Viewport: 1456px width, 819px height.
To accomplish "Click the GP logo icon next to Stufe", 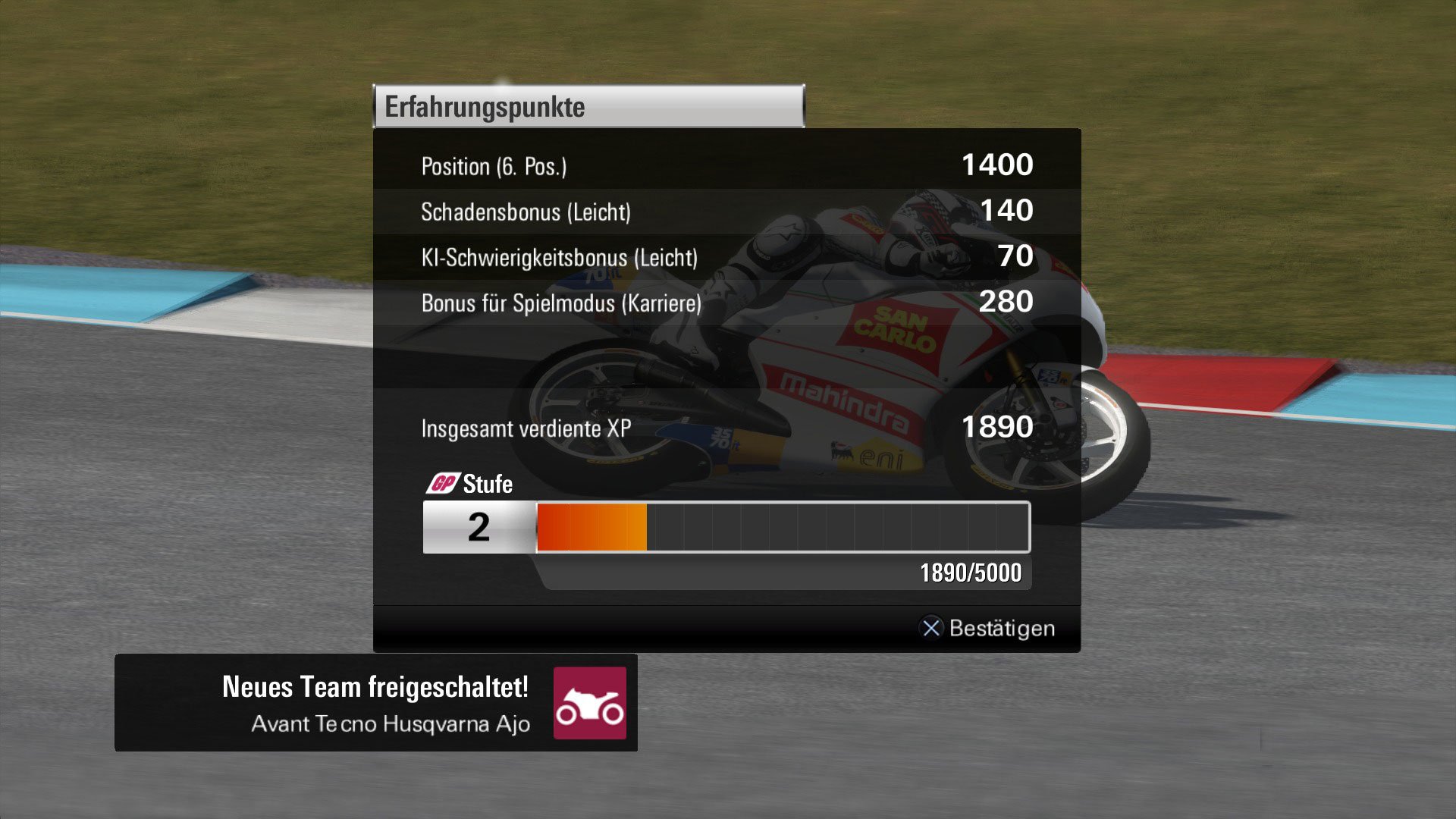I will (x=446, y=483).
